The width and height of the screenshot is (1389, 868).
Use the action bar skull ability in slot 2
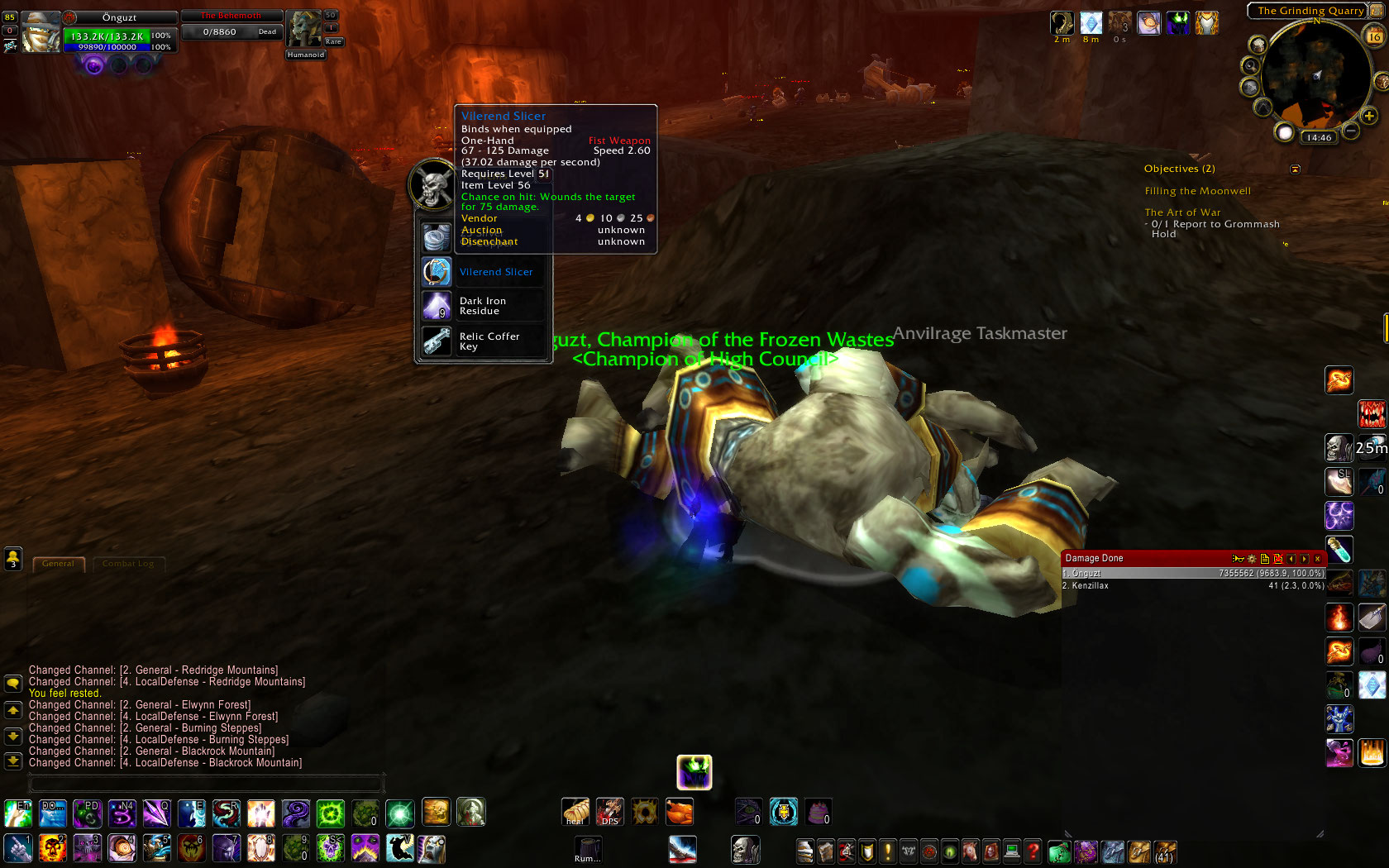point(52,848)
